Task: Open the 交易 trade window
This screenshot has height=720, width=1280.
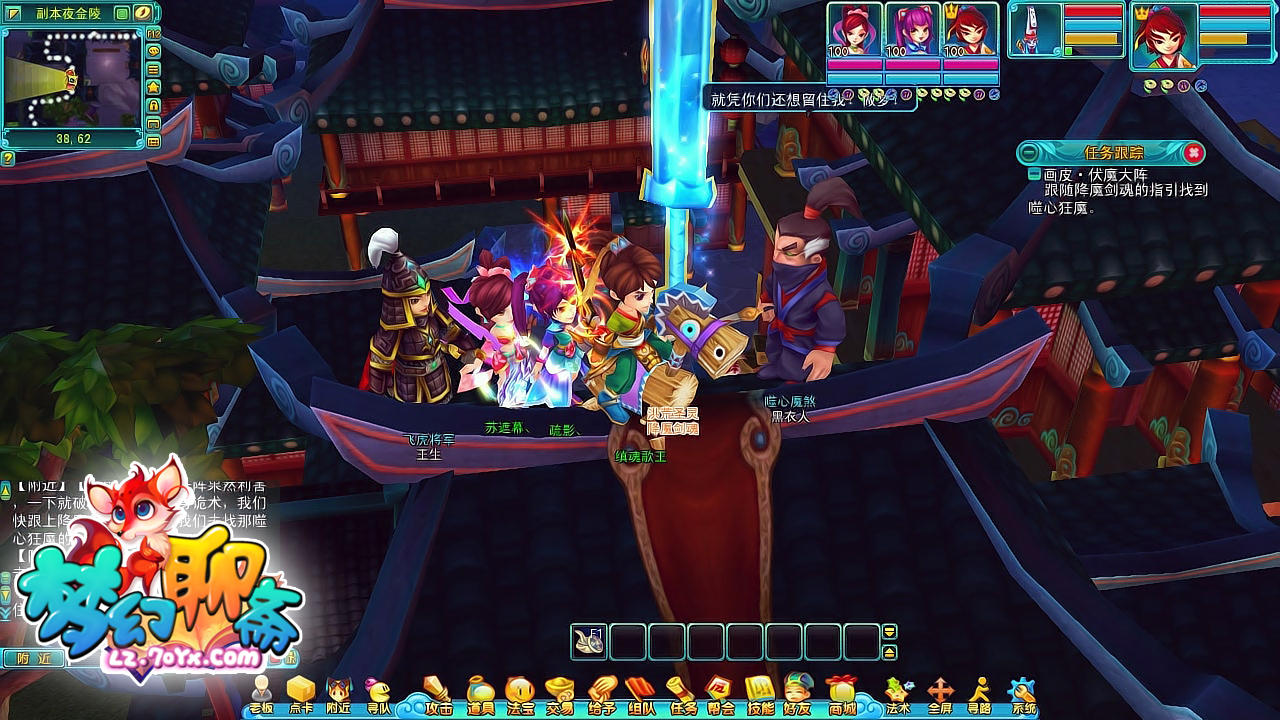Action: [x=560, y=694]
